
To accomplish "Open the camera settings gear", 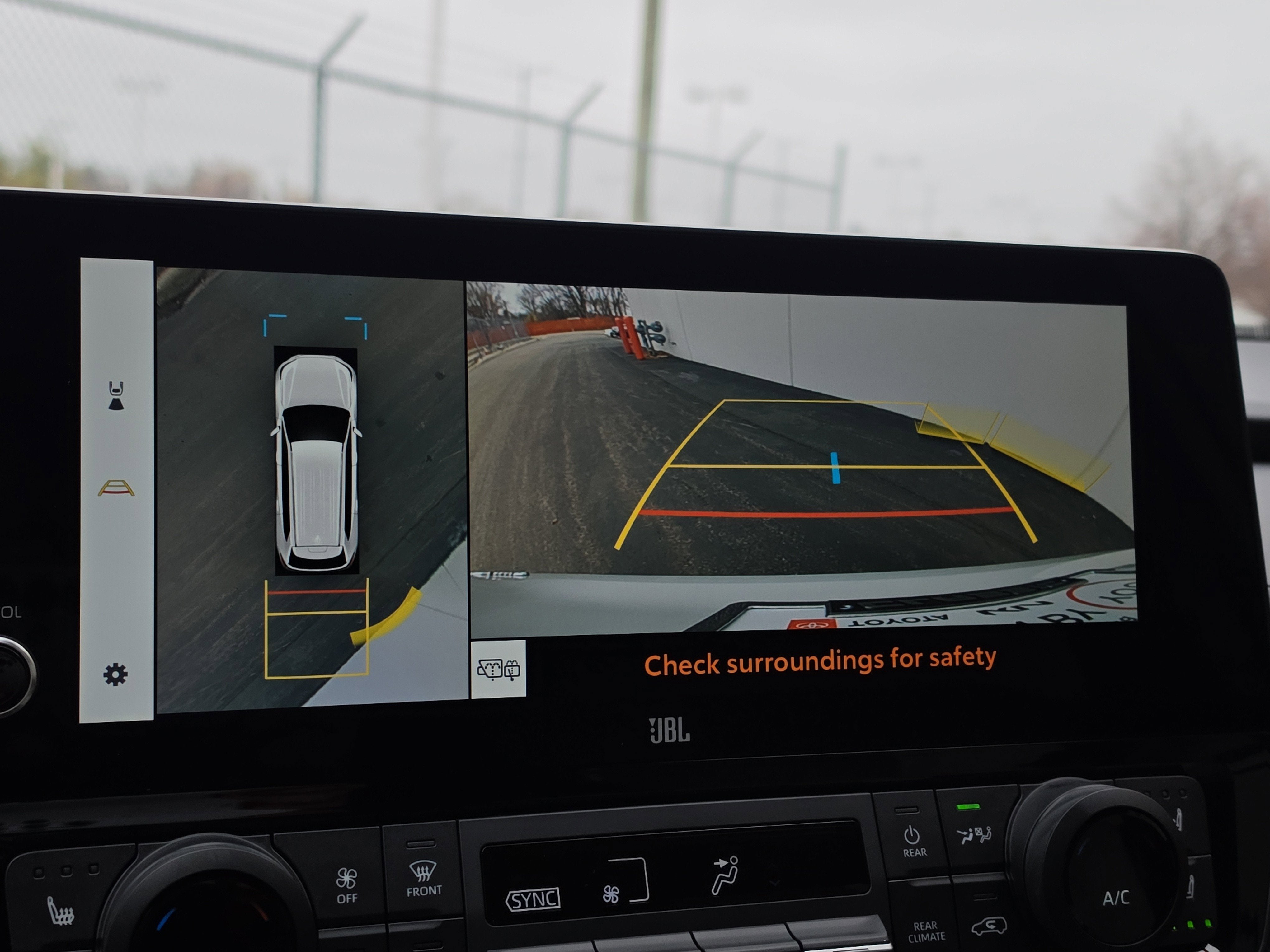I will 115,674.
